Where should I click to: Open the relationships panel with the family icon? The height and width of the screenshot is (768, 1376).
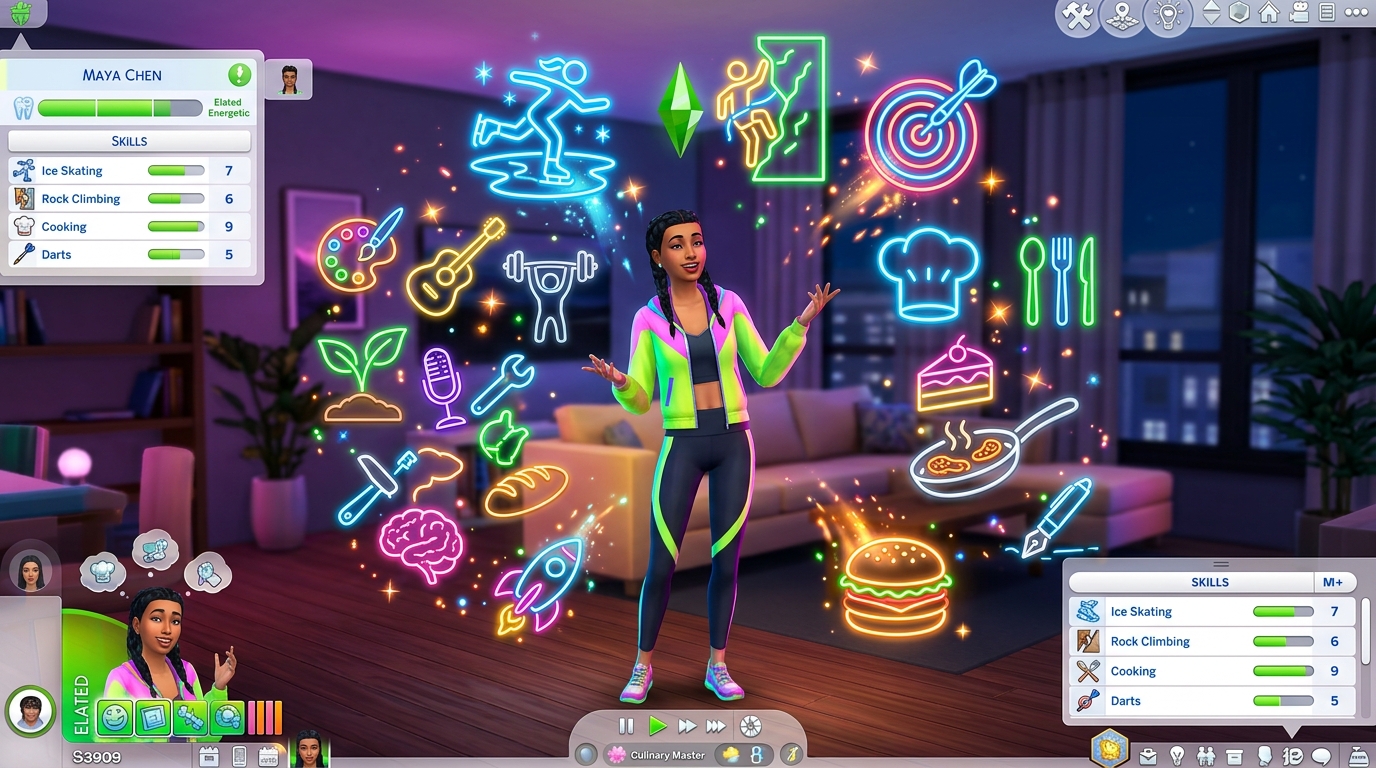(1205, 755)
